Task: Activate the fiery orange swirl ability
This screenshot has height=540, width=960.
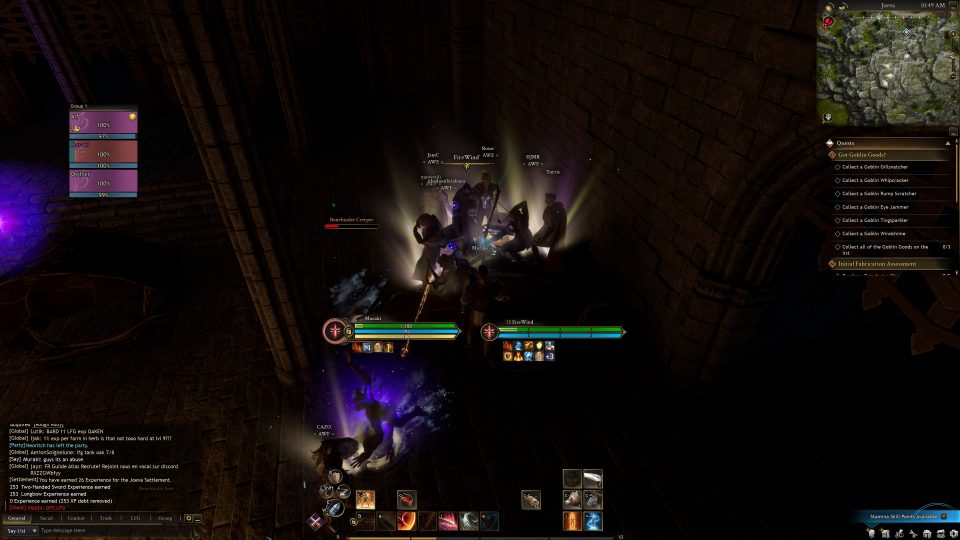Action: (407, 521)
